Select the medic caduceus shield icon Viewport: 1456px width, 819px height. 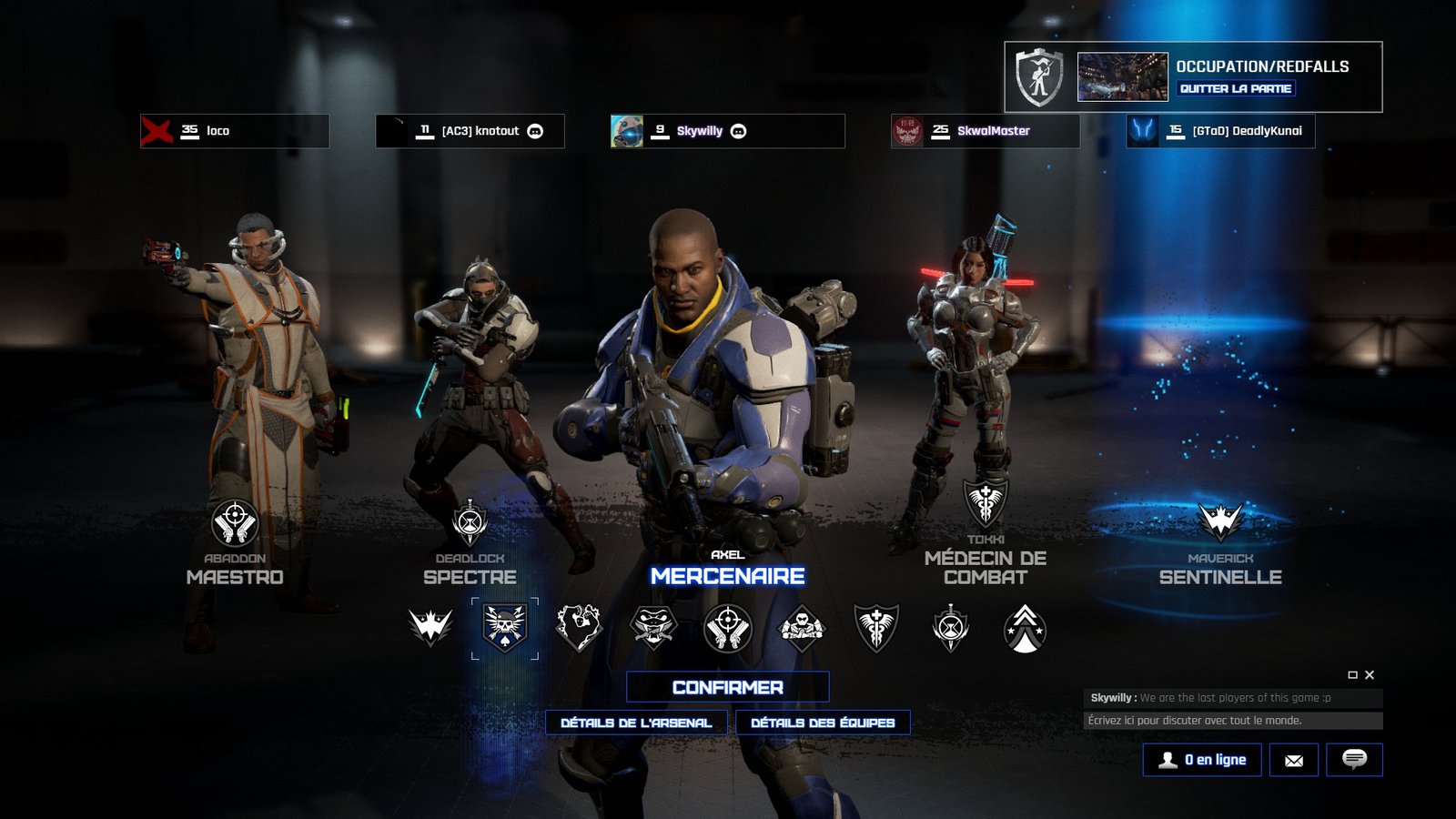point(876,627)
